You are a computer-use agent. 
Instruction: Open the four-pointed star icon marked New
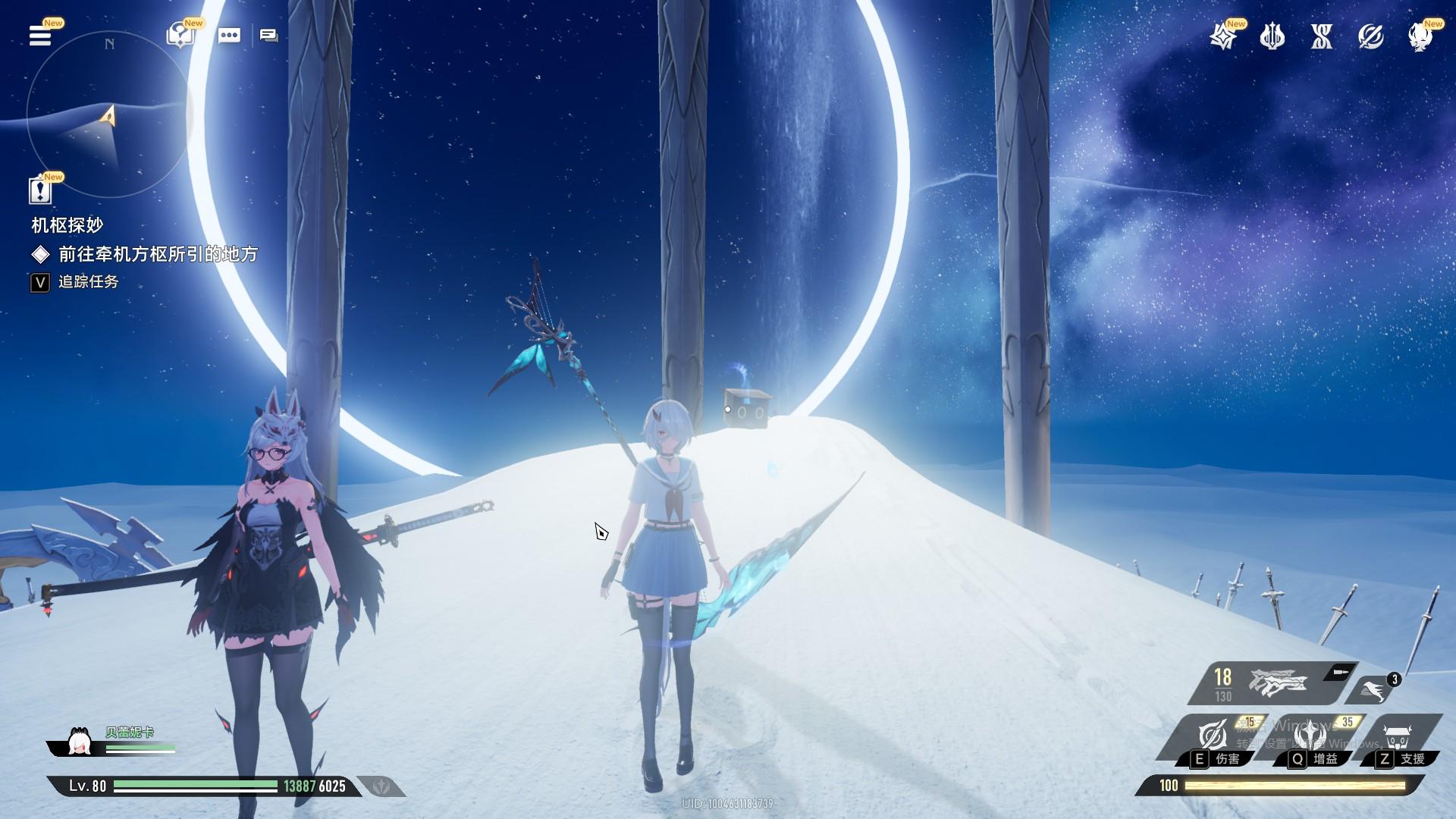click(x=1222, y=36)
